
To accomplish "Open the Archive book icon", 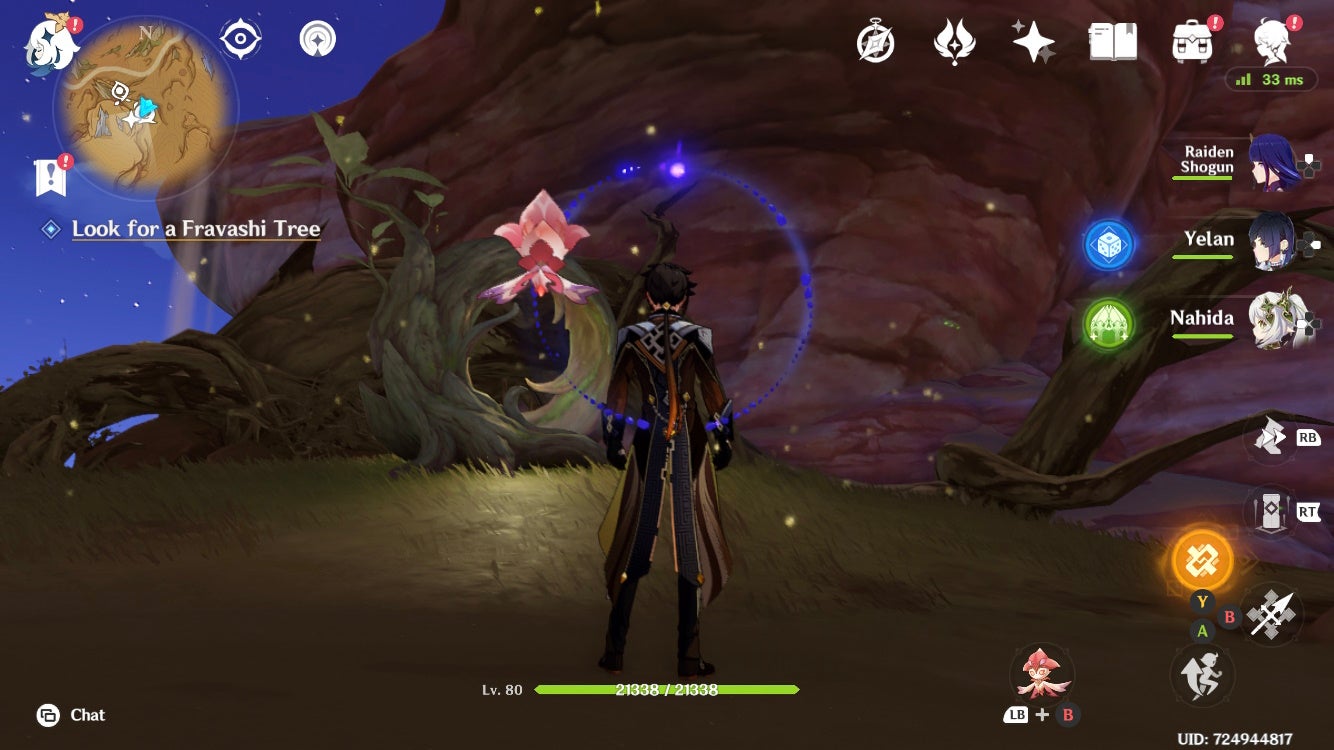I will pyautogui.click(x=1113, y=42).
